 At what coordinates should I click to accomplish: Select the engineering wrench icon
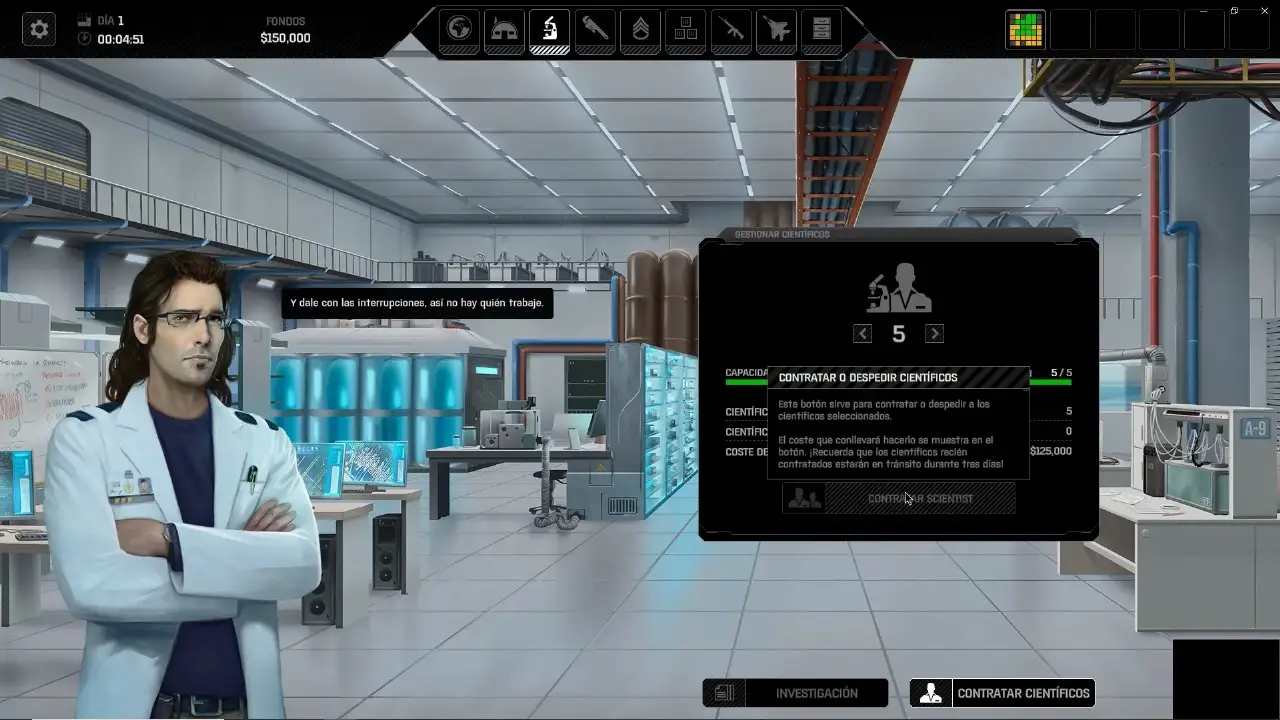tap(594, 30)
